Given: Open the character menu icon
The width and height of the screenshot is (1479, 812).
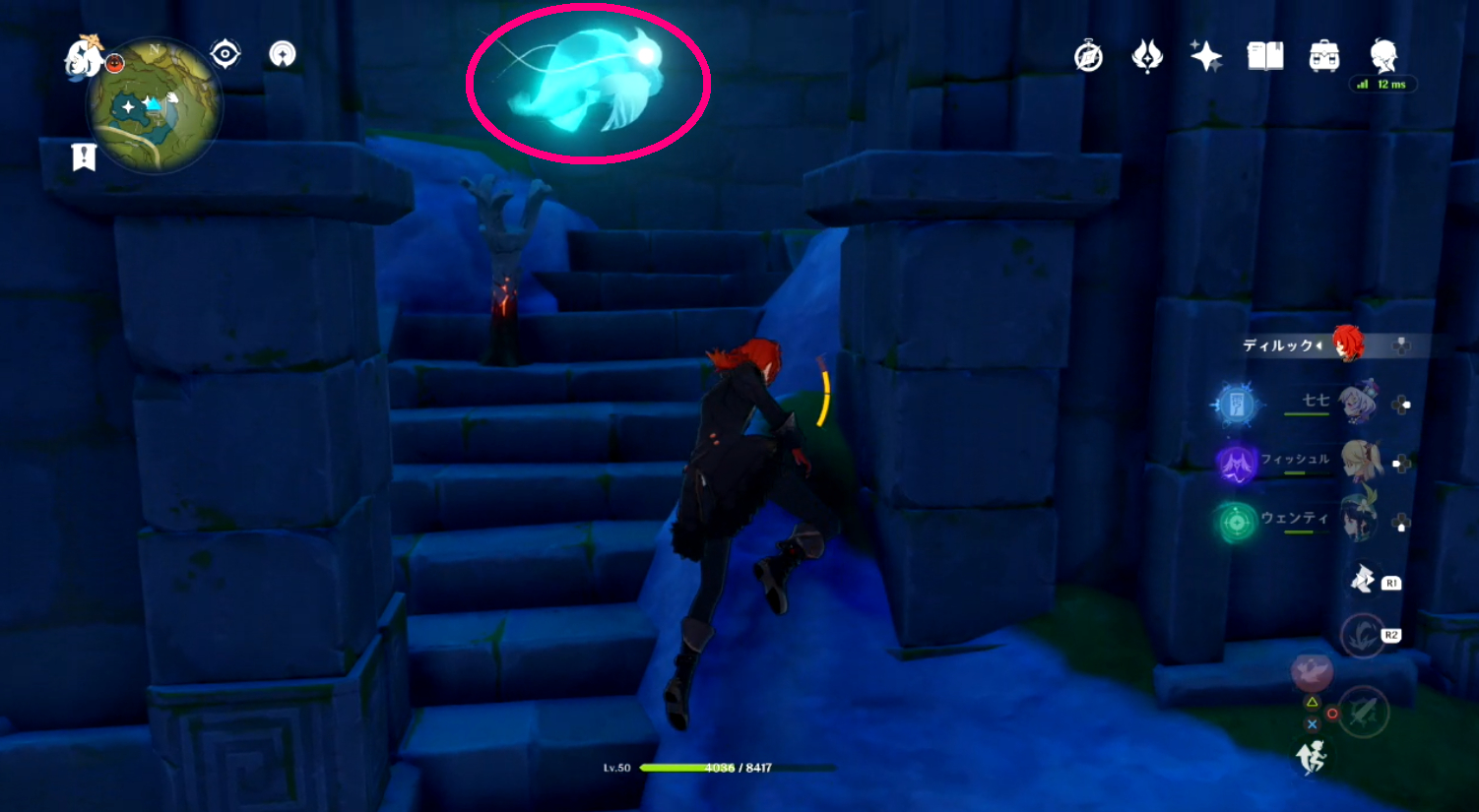Looking at the screenshot, I should 1384,58.
